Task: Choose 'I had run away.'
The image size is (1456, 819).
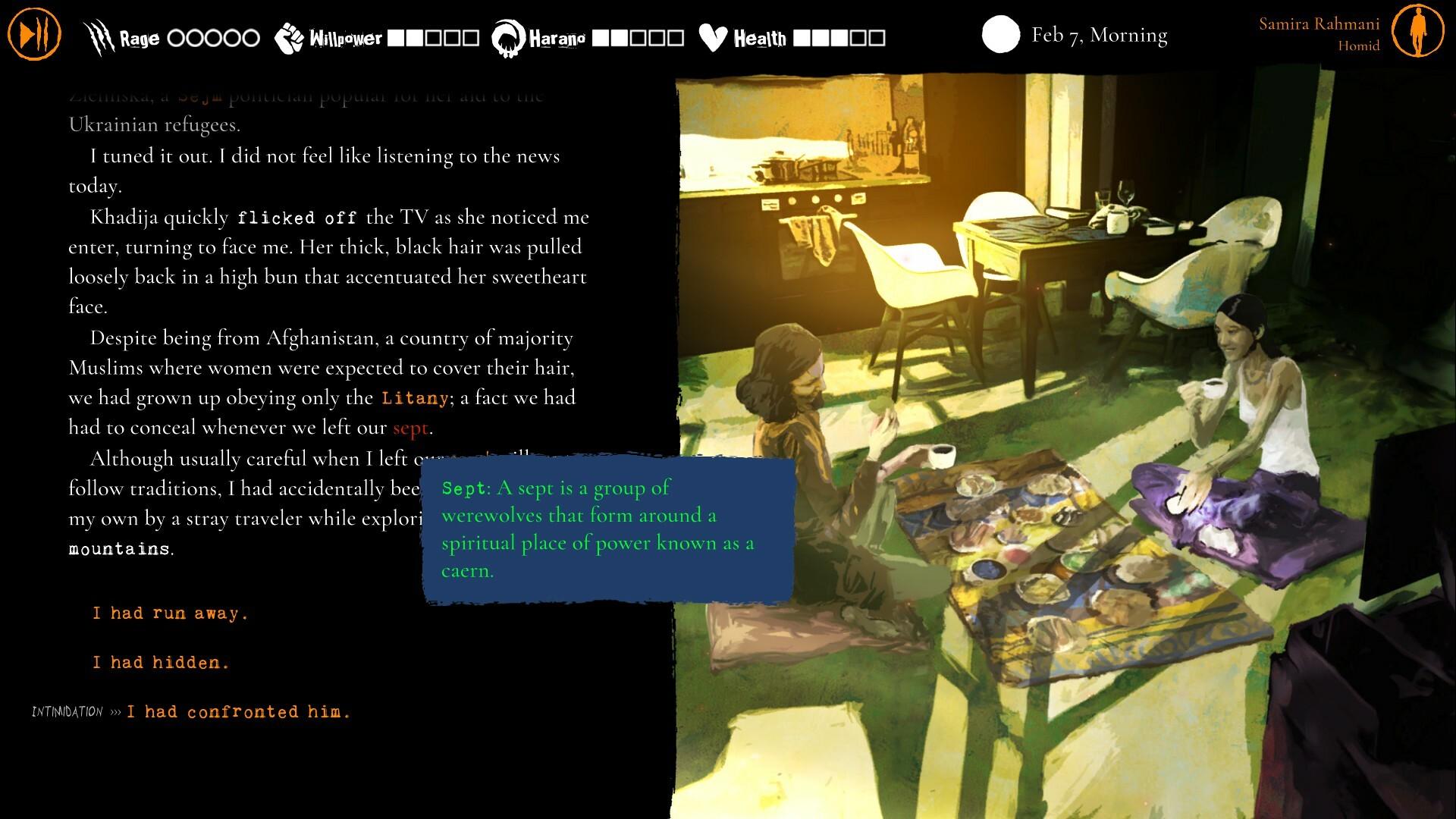Action: click(x=169, y=613)
